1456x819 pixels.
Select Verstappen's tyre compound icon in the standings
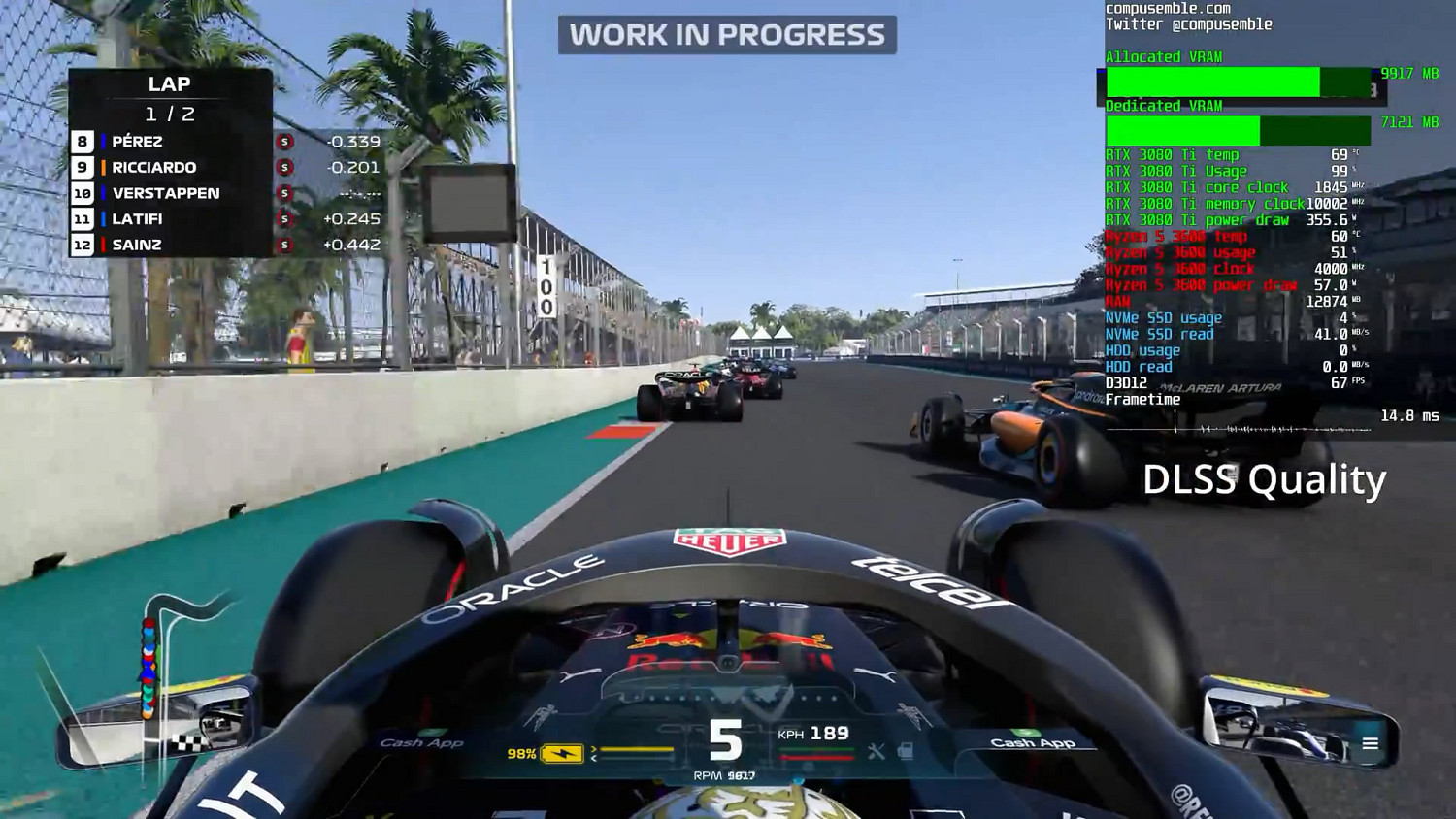284,193
